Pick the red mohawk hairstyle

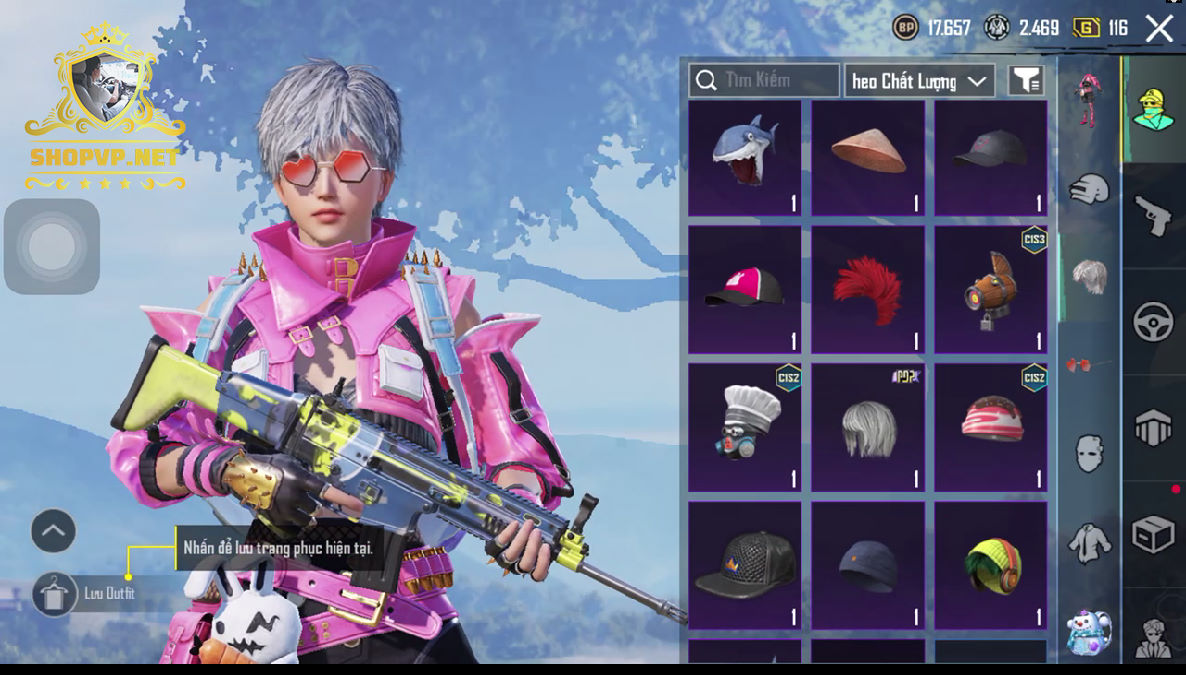tap(868, 289)
